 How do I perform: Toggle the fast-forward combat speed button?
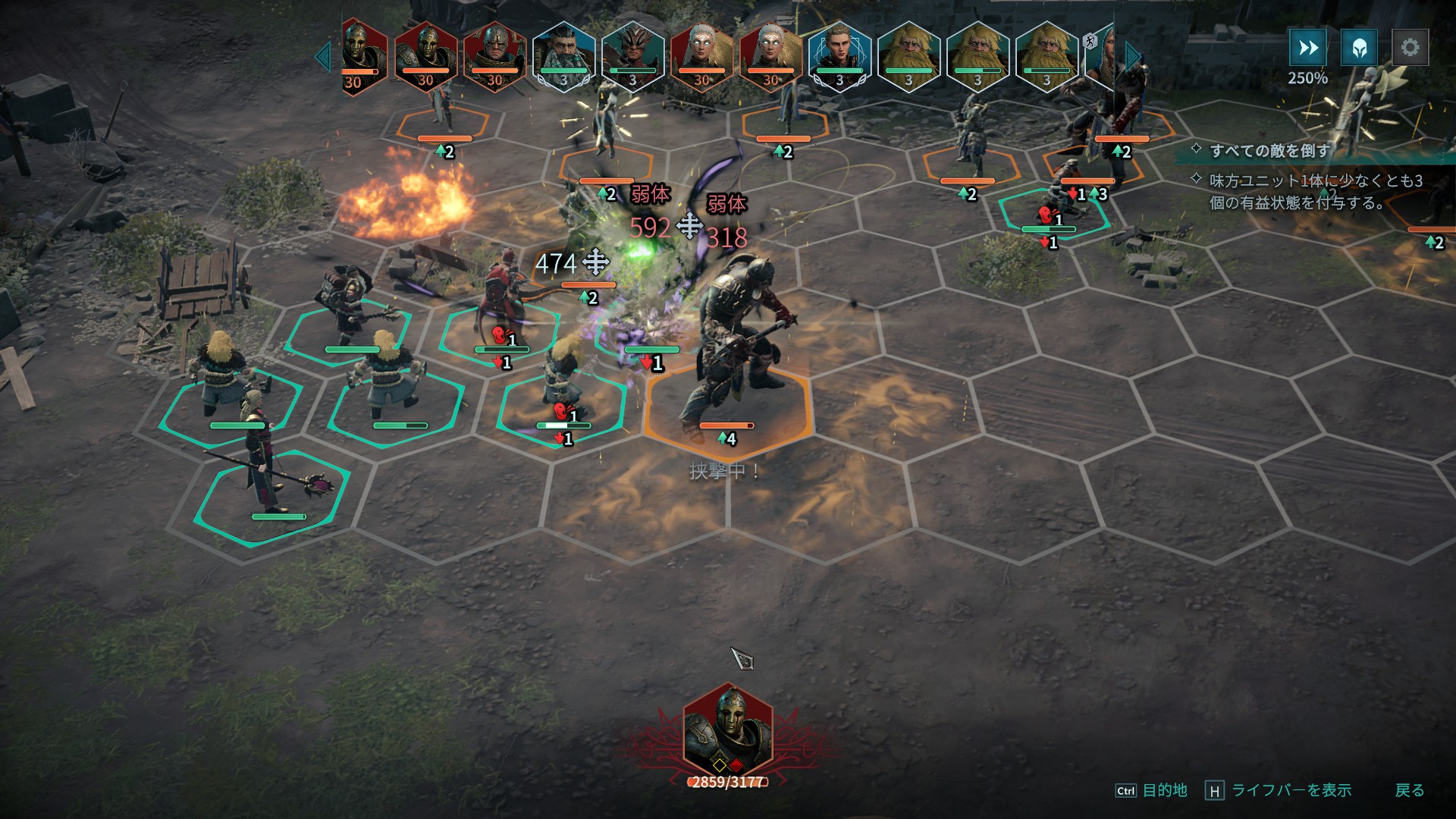[1307, 48]
